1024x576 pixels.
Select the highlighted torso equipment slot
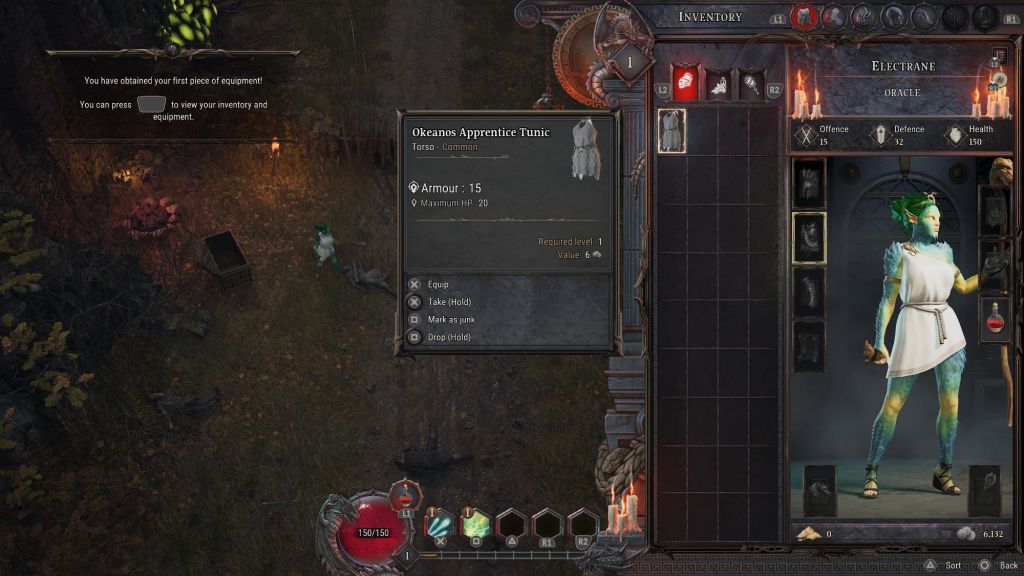click(x=809, y=237)
